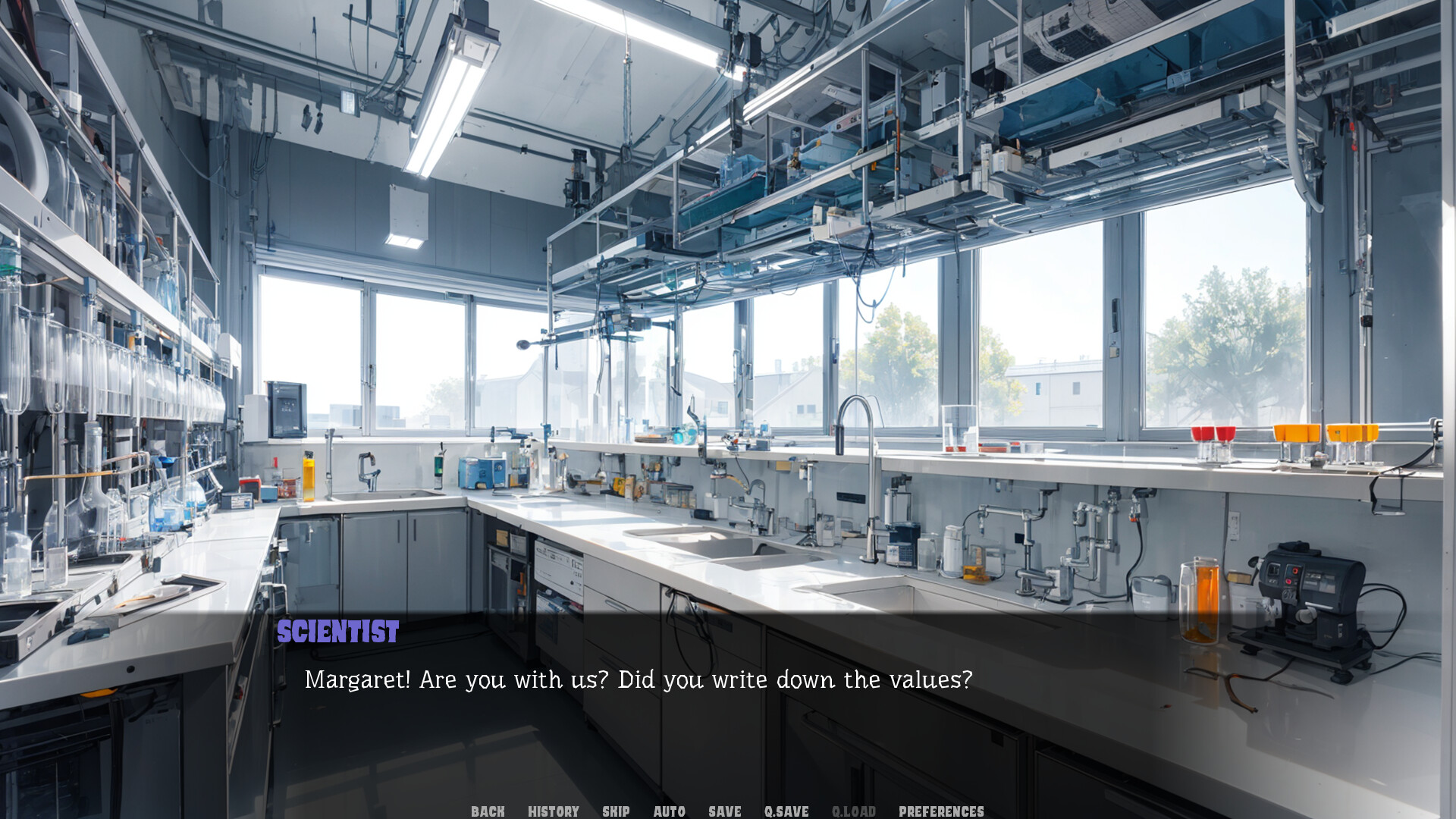Select Auto from the quick menu

tap(669, 811)
